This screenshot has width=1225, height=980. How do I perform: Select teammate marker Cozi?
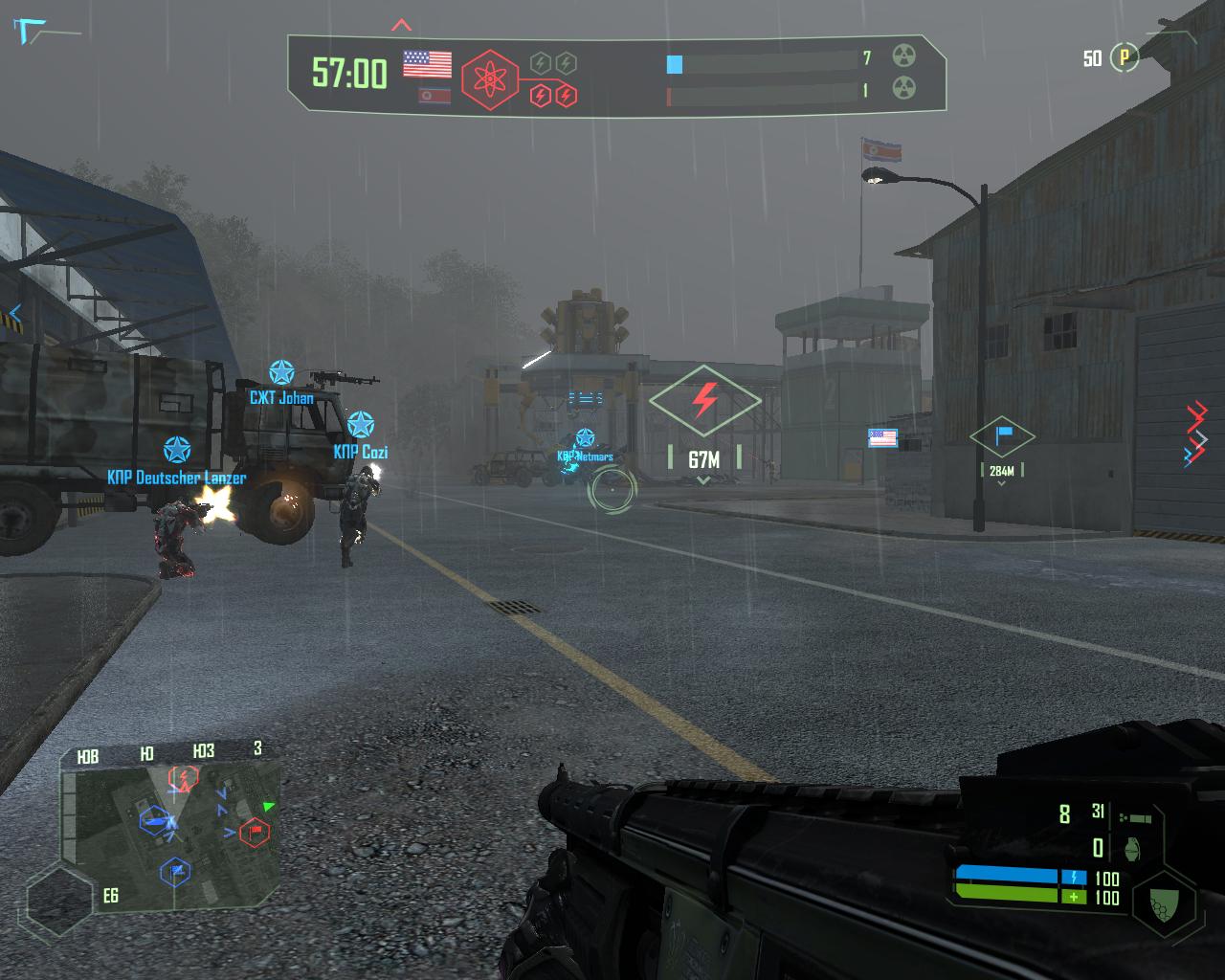coord(361,425)
